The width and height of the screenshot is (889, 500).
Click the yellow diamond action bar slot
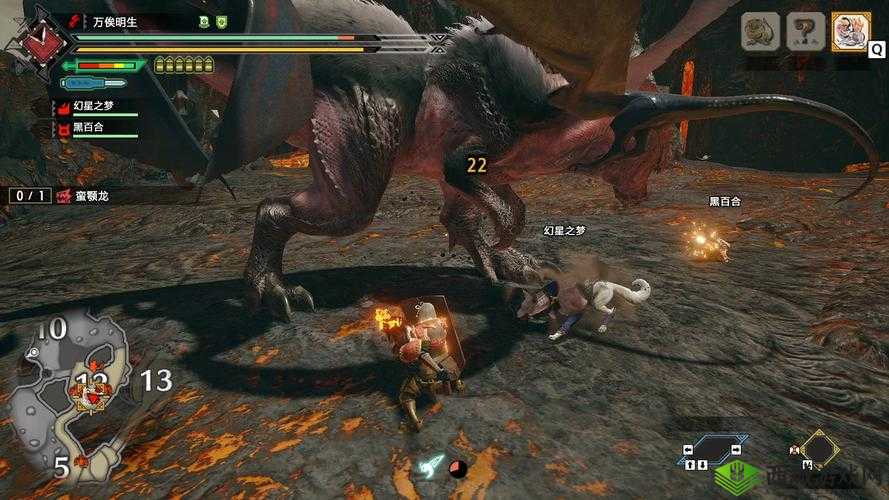(819, 450)
